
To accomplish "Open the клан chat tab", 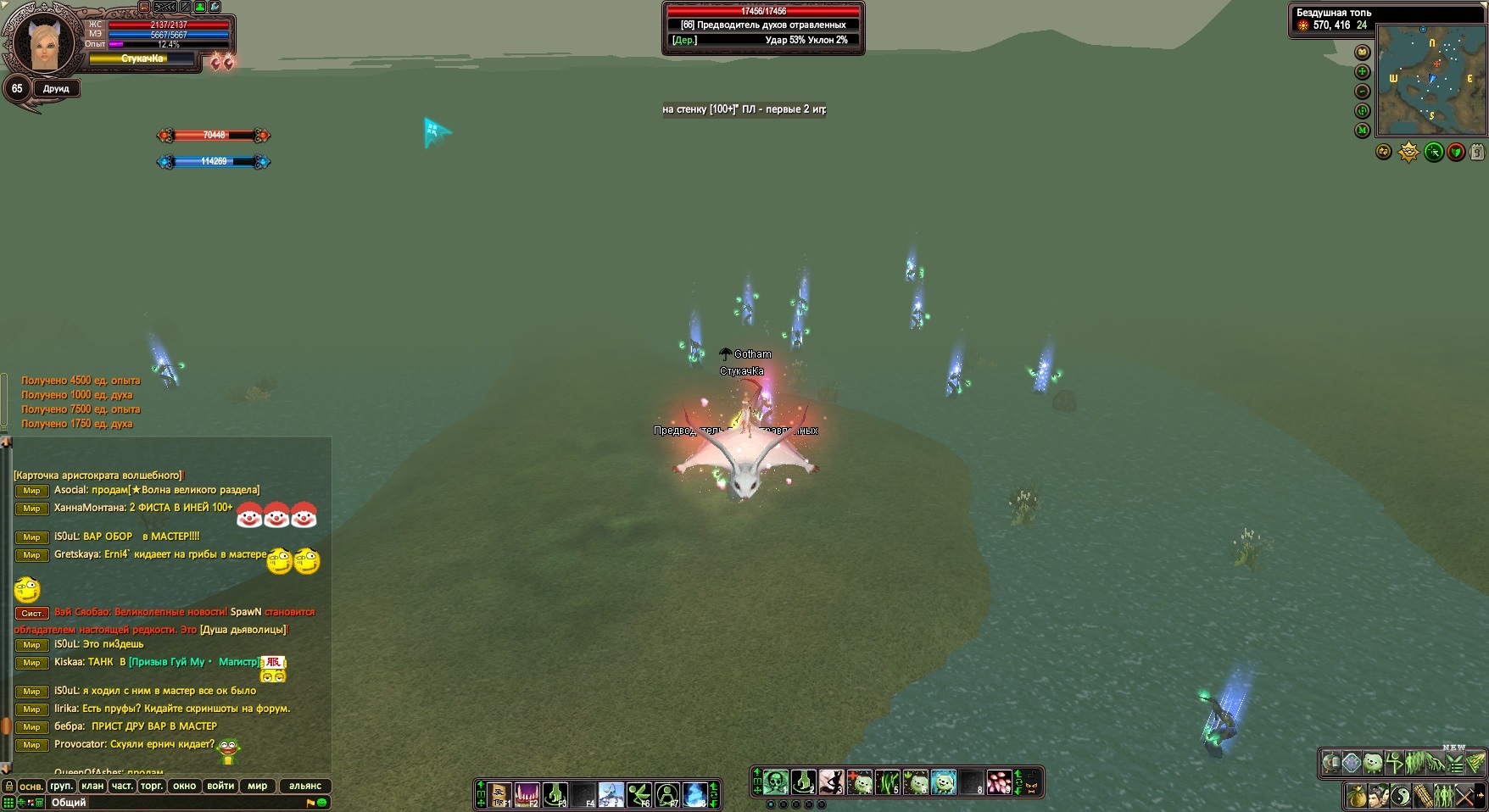I will tap(92, 786).
